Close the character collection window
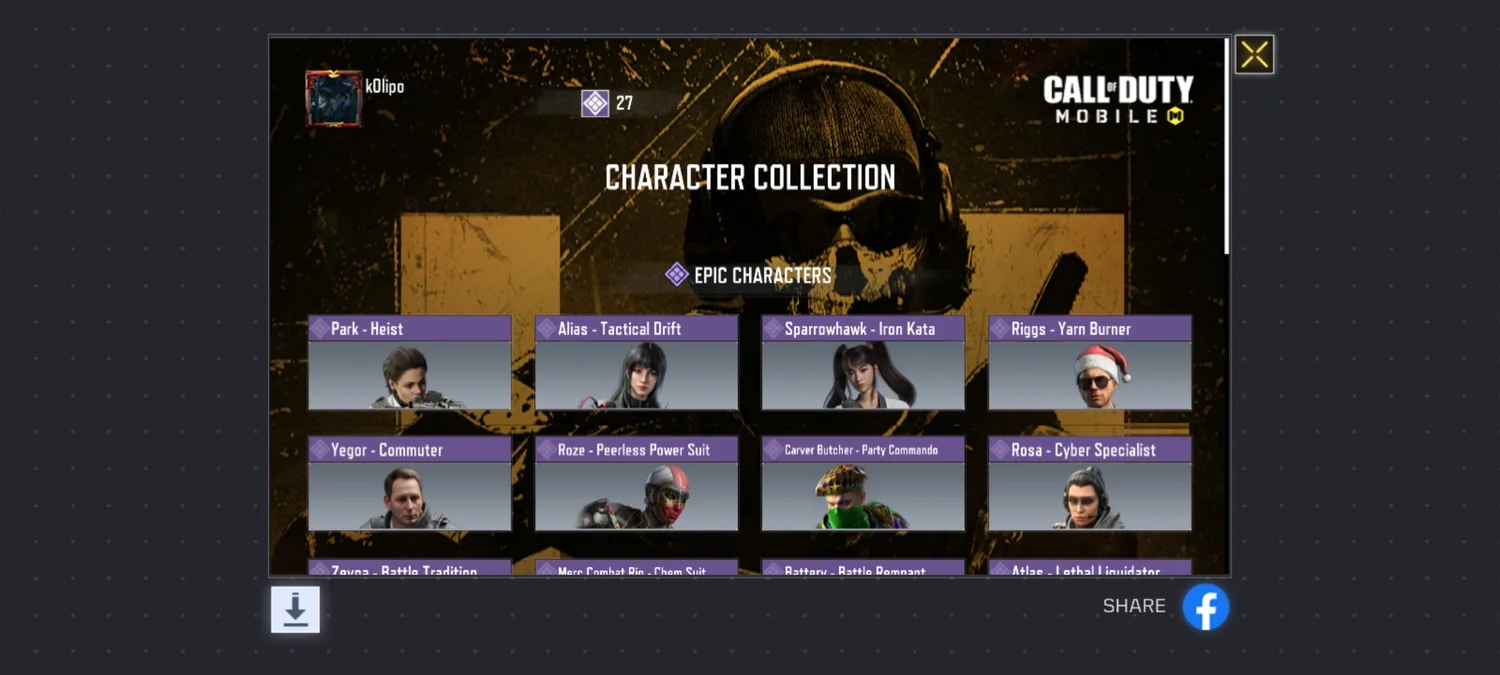This screenshot has width=1500, height=675. tap(1254, 55)
